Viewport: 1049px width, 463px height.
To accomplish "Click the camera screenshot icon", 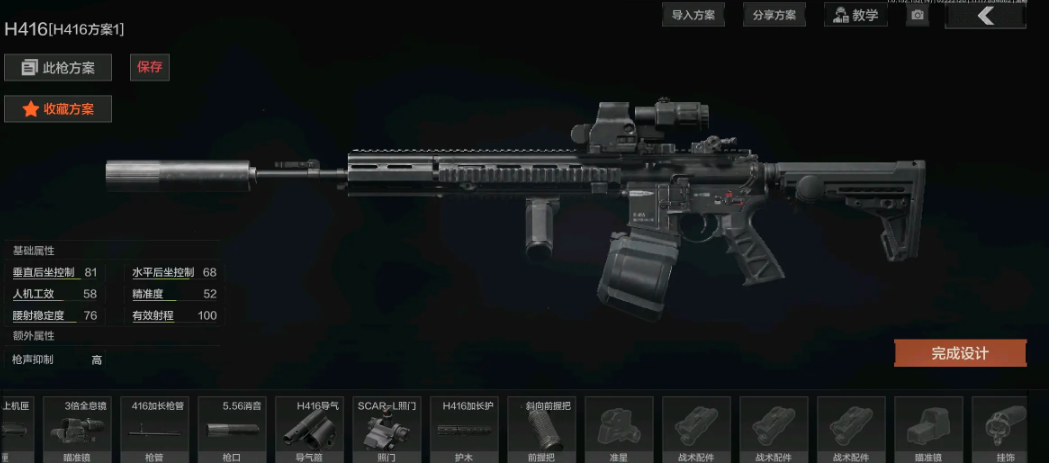I will tap(917, 15).
